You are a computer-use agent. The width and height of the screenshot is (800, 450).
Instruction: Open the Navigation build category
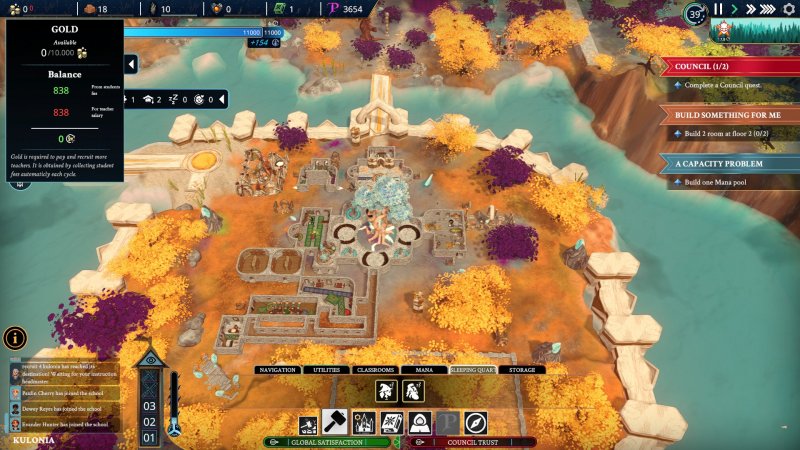pyautogui.click(x=277, y=370)
